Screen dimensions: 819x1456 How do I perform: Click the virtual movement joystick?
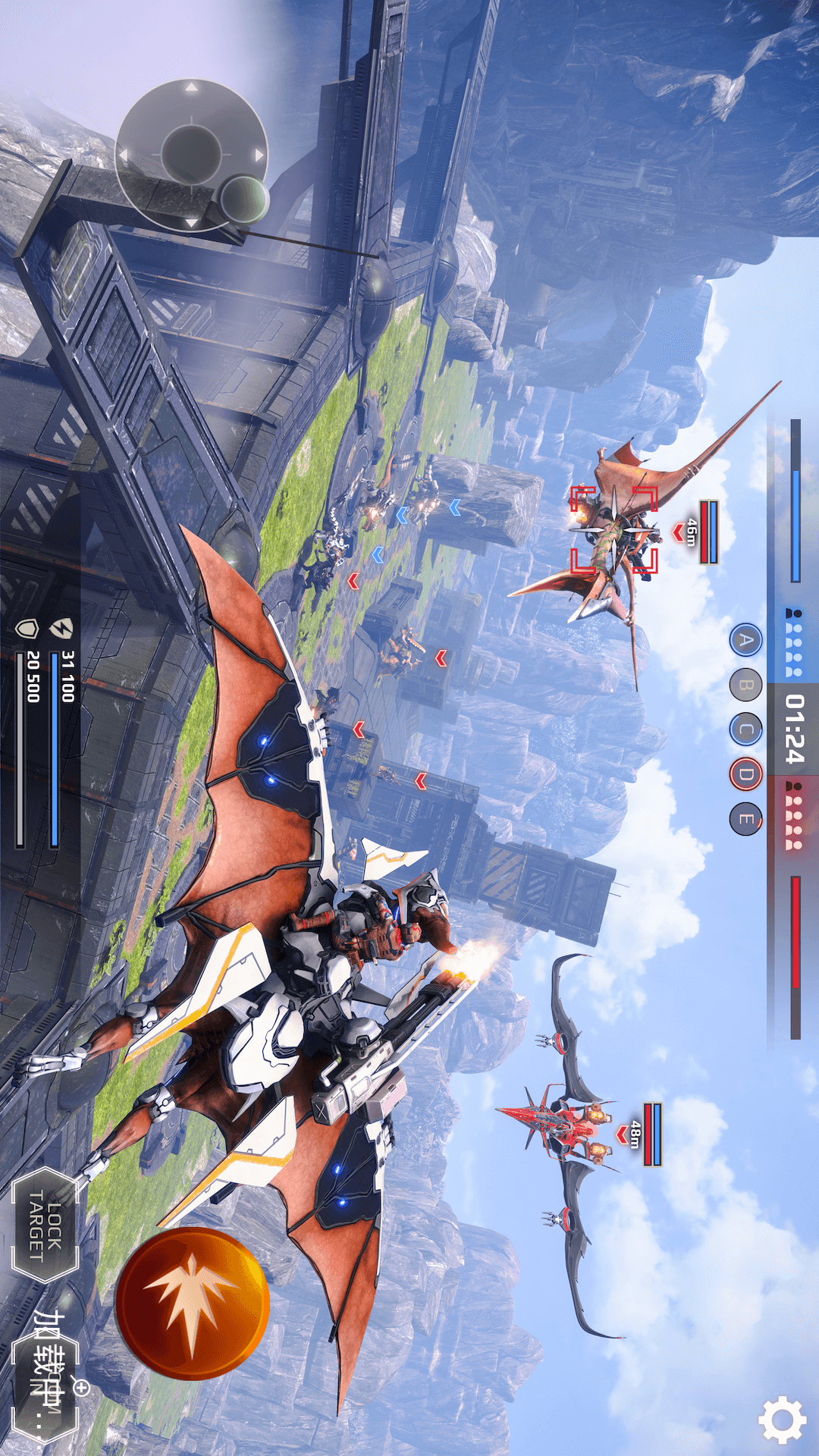(x=191, y=155)
